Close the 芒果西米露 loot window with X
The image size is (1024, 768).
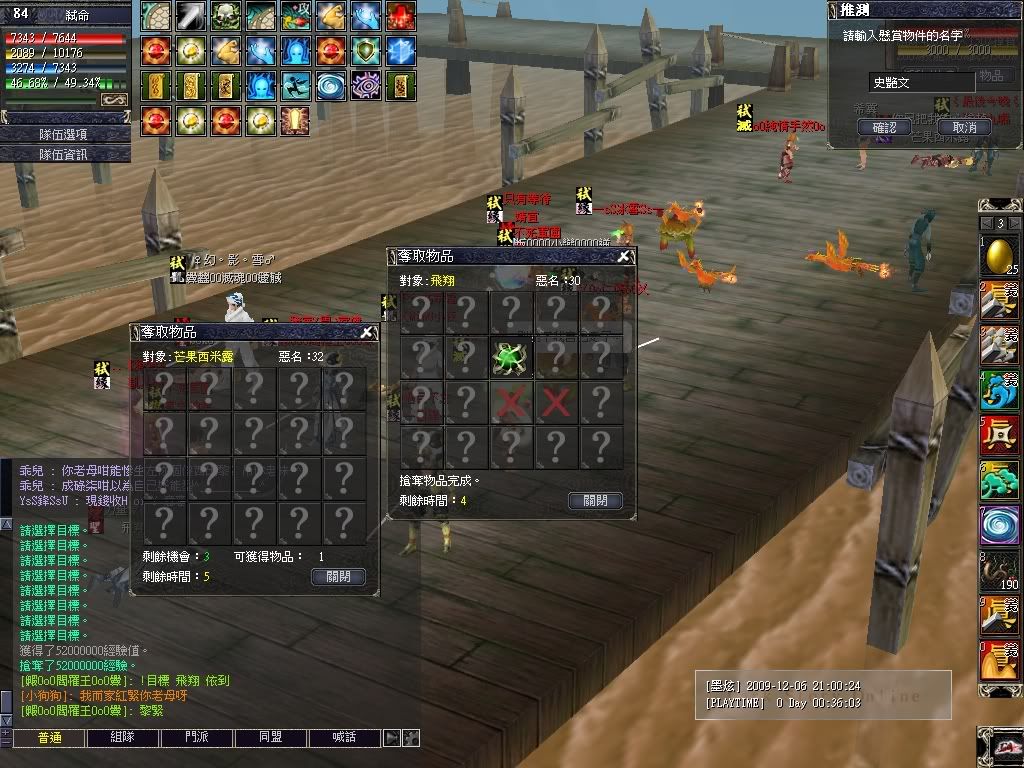(x=367, y=332)
